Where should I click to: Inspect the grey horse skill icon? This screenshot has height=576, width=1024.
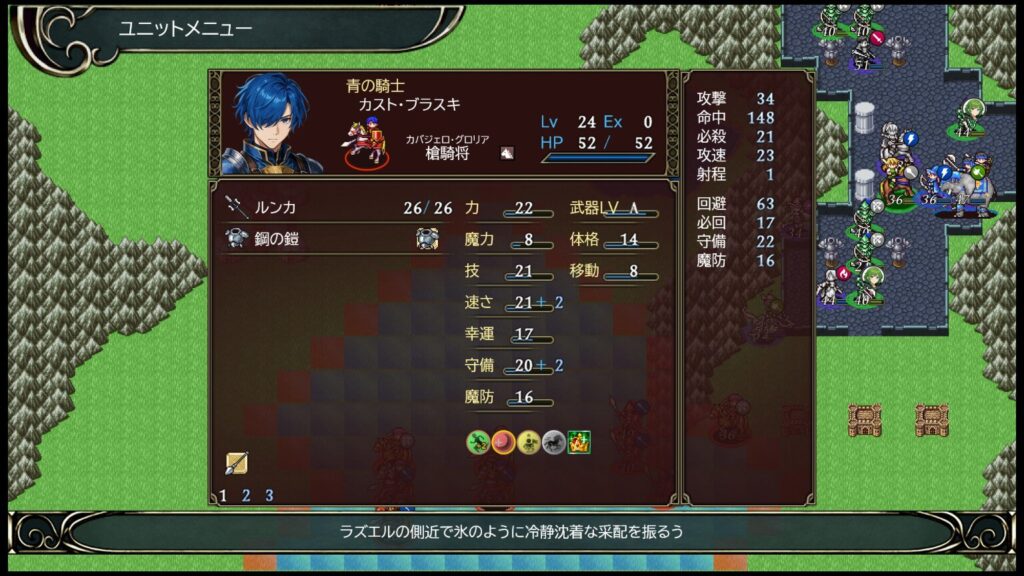coord(553,441)
